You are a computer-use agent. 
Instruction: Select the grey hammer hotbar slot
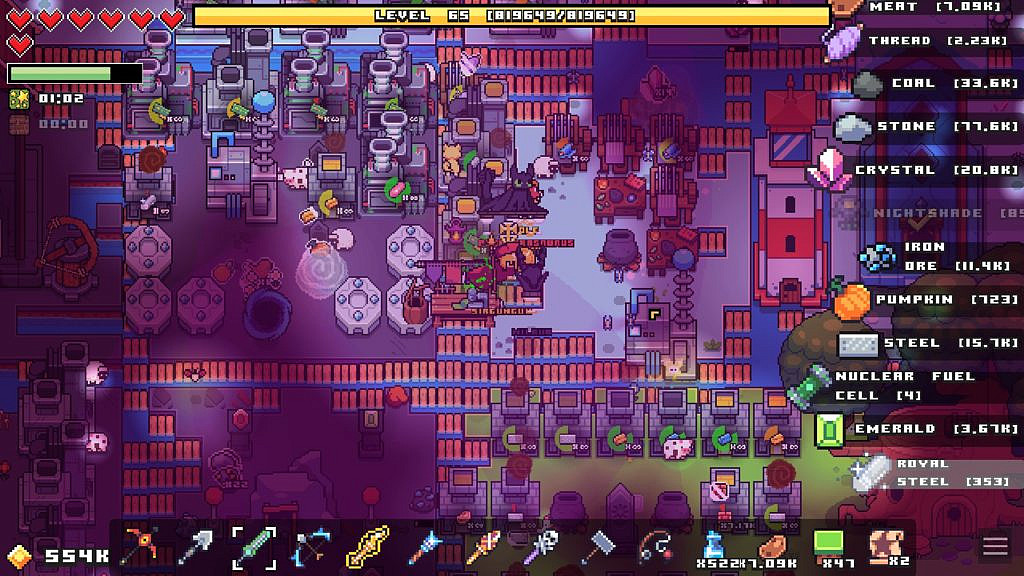[596, 546]
